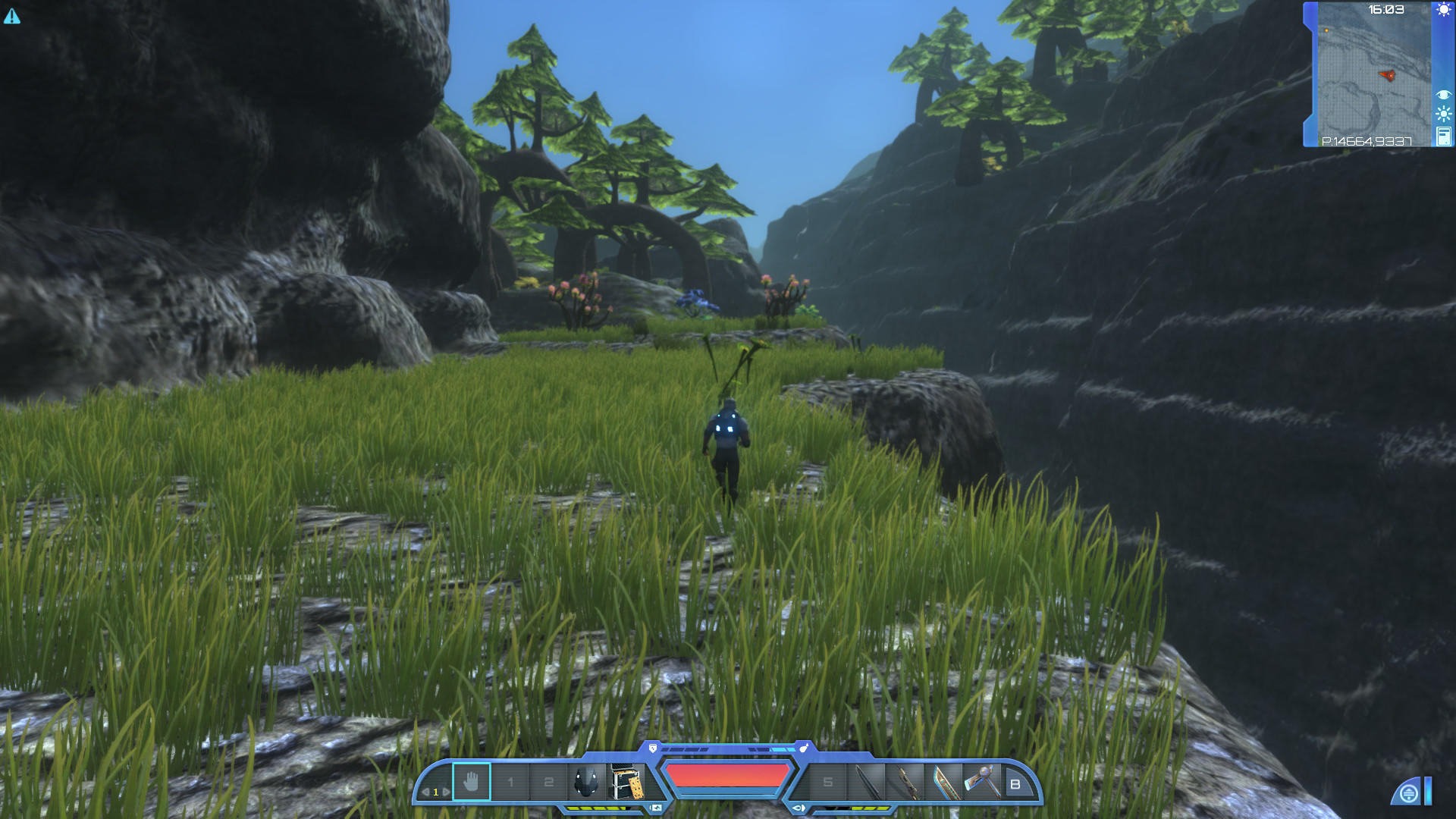This screenshot has height=819, width=1456.
Task: Switch hotbar page using the right arrow
Action: coord(446,792)
